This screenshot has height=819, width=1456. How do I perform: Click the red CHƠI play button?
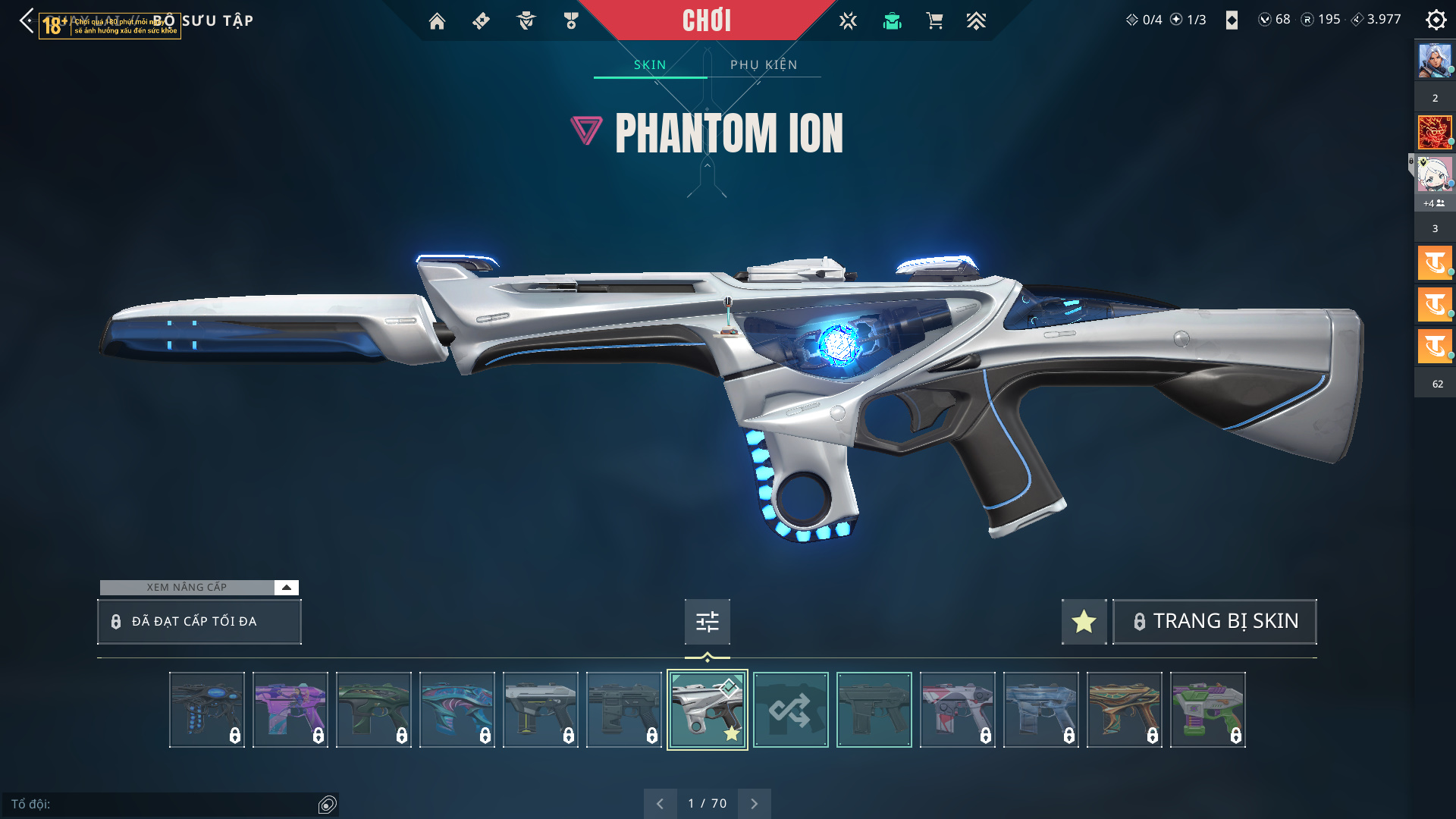706,20
